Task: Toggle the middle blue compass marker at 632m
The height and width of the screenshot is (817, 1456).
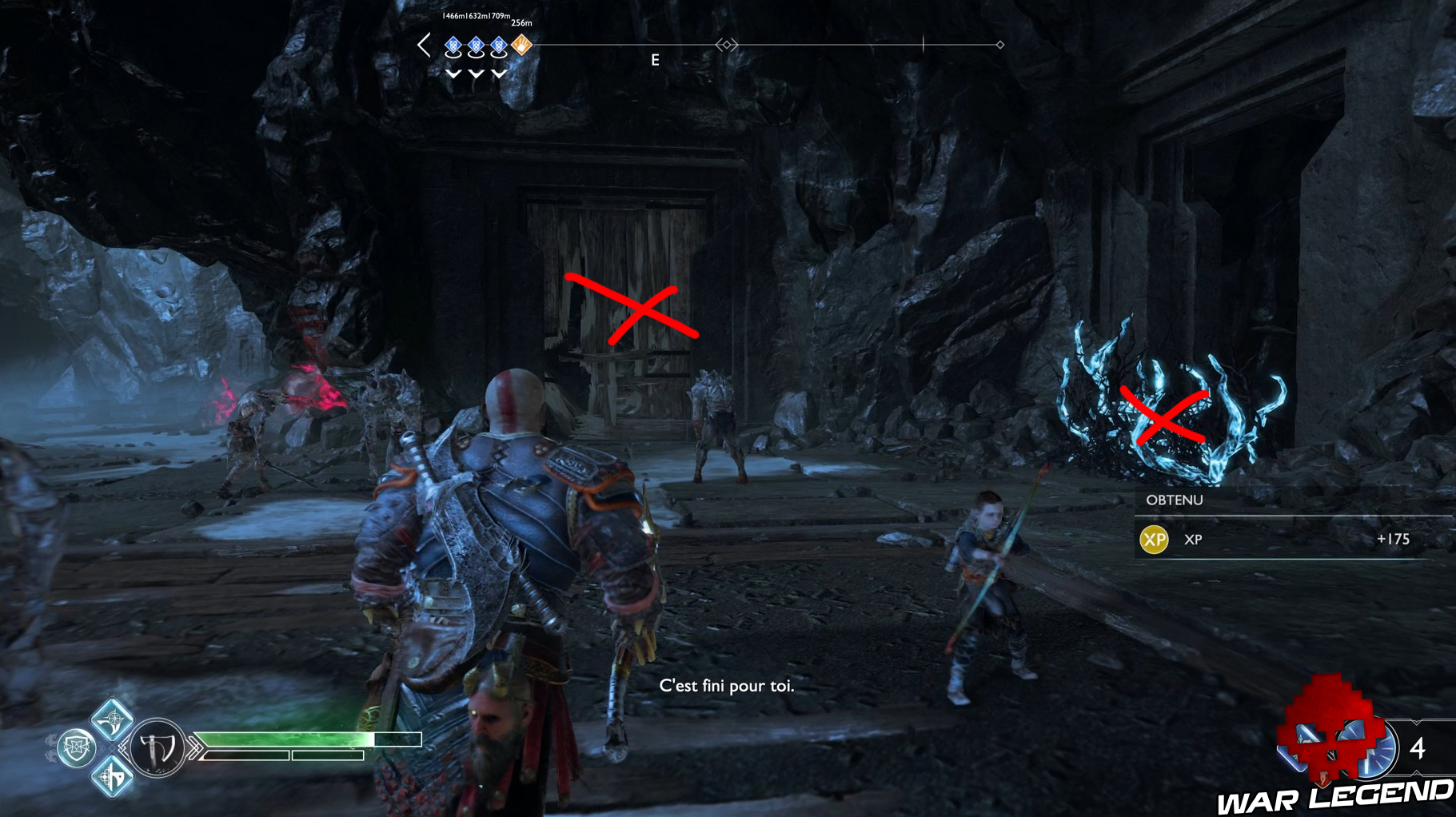Action: pos(477,45)
